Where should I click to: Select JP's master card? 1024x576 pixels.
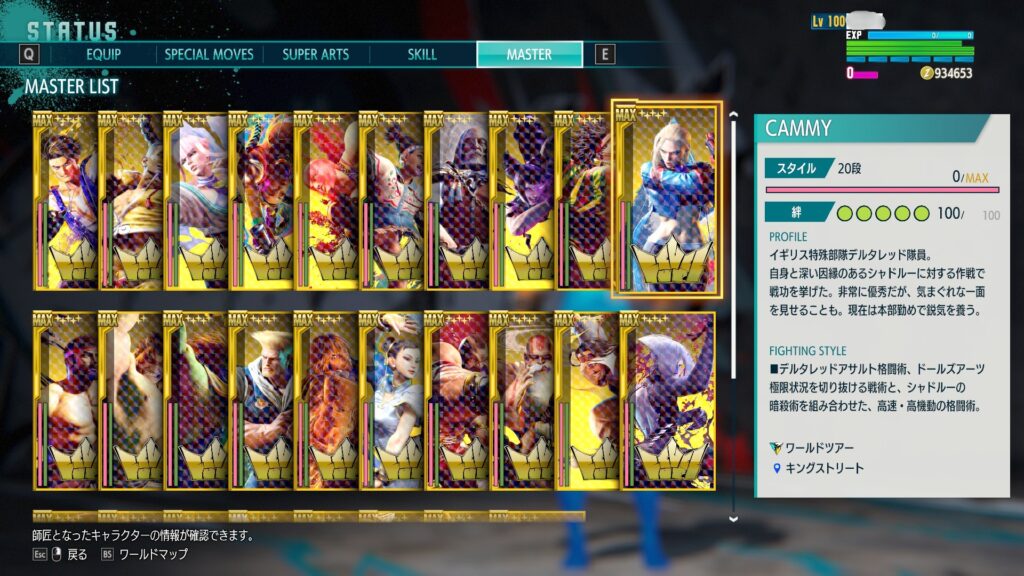click(455, 200)
